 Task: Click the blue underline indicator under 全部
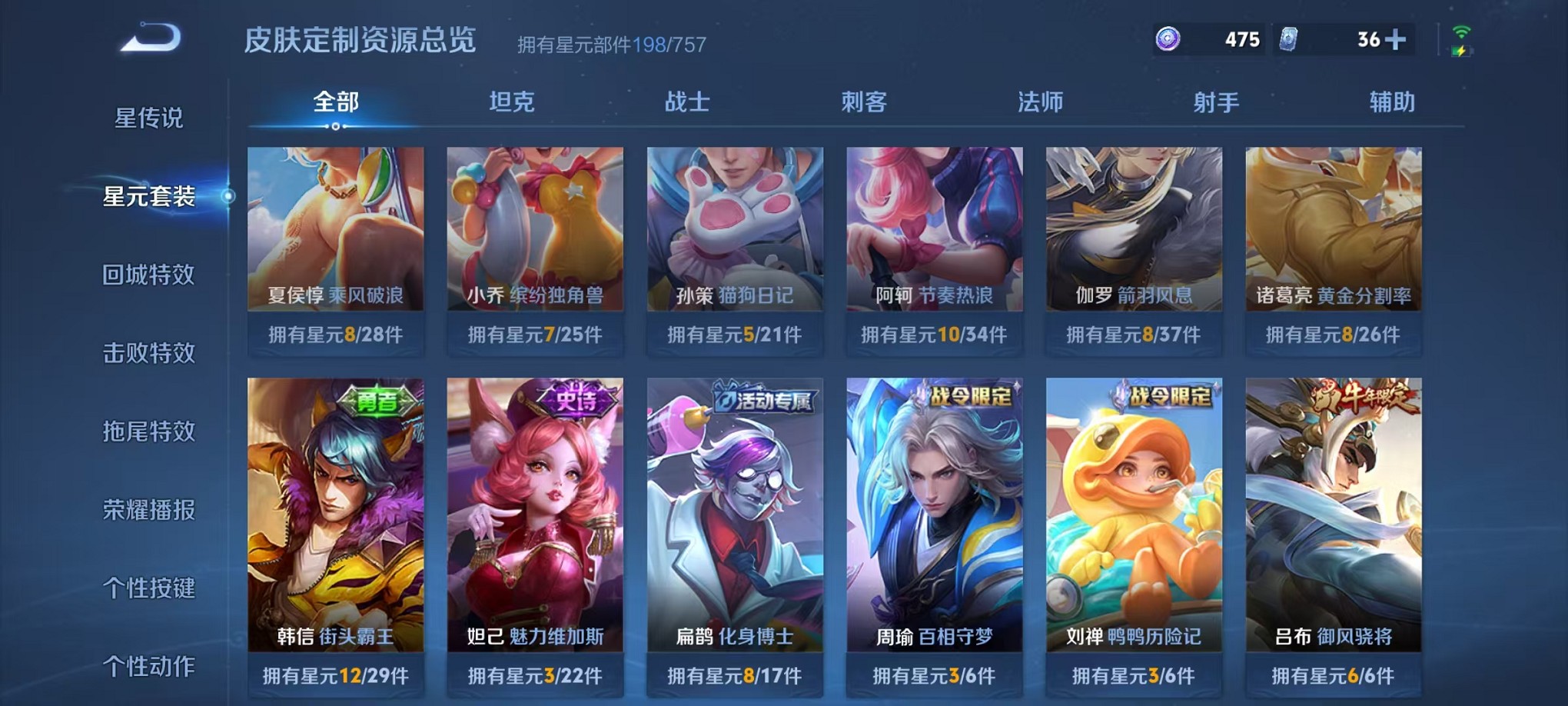tap(334, 125)
